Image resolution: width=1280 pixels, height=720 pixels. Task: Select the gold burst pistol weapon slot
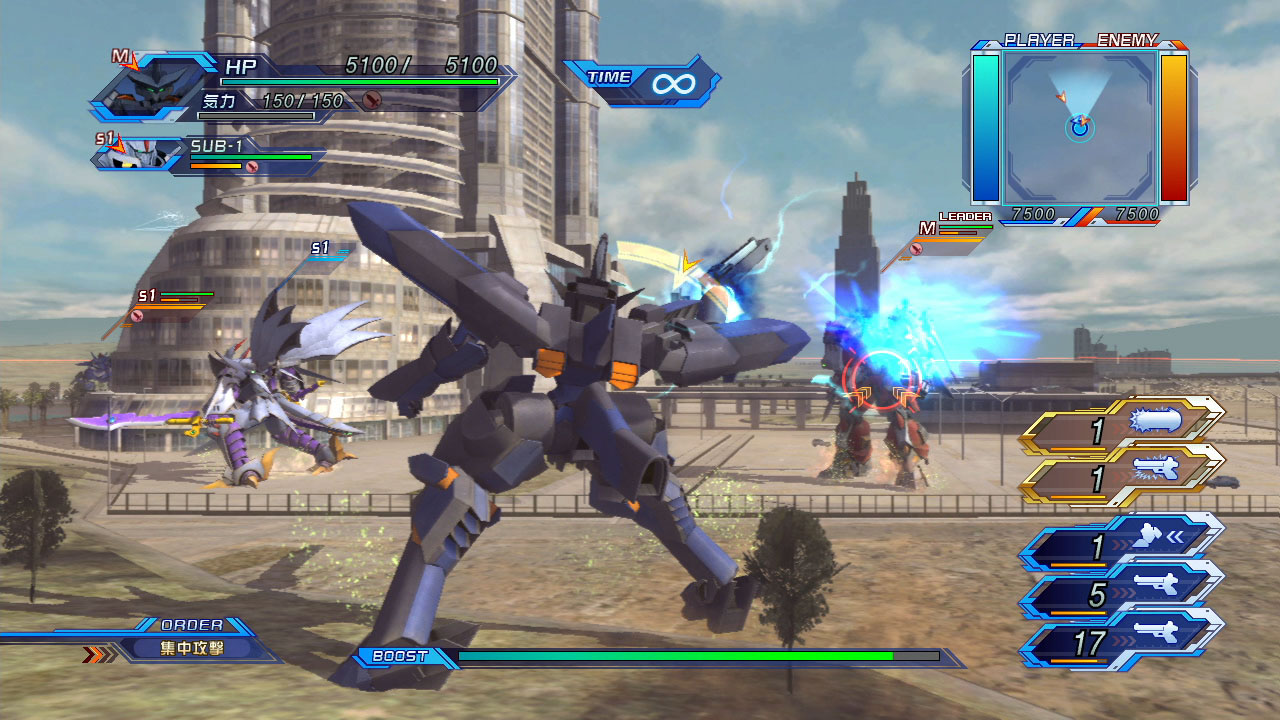tap(1122, 474)
